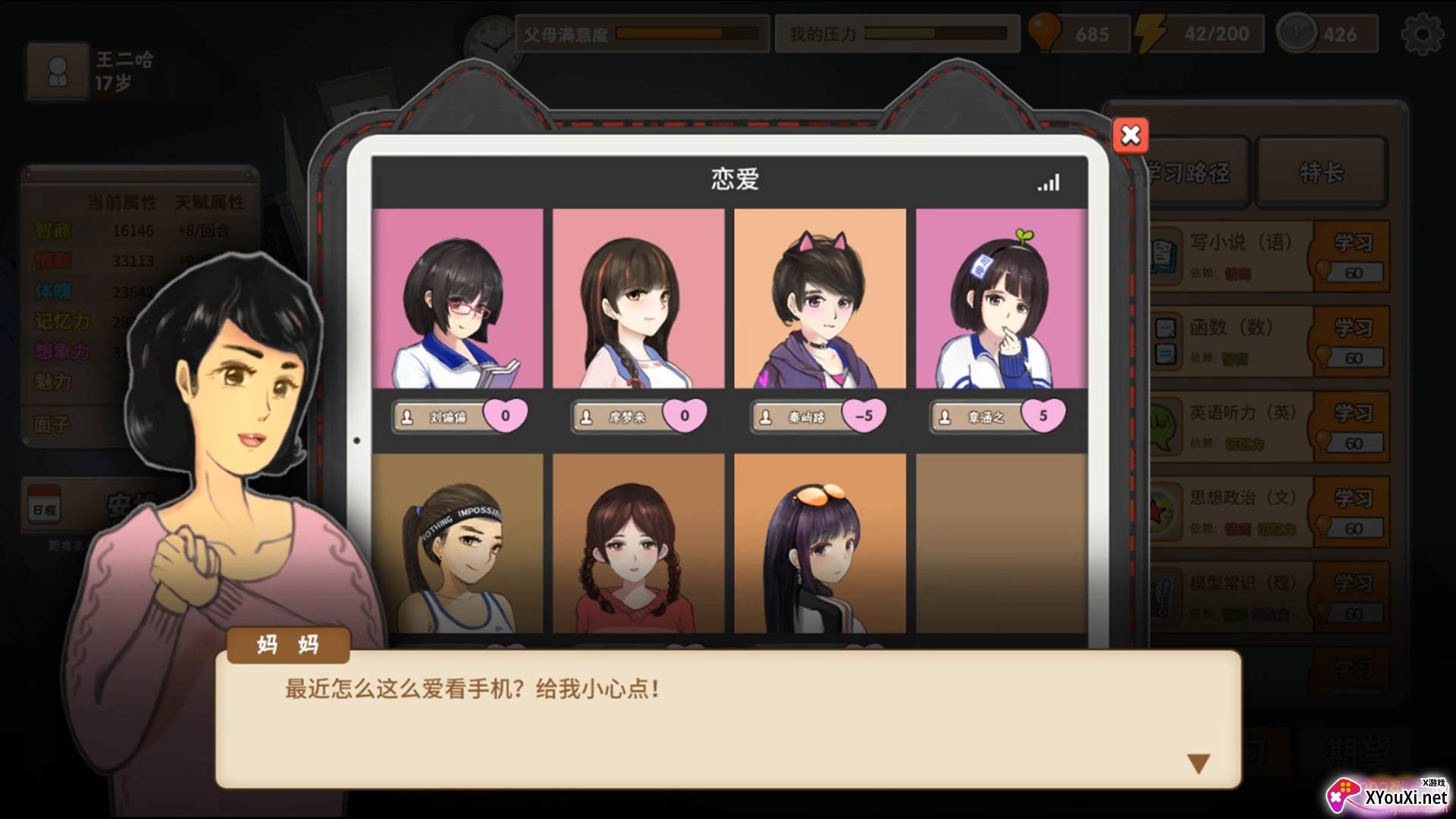This screenshot has height=819, width=1456.
Task: Click the lightbulb currency icon showing 685
Action: (1046, 33)
